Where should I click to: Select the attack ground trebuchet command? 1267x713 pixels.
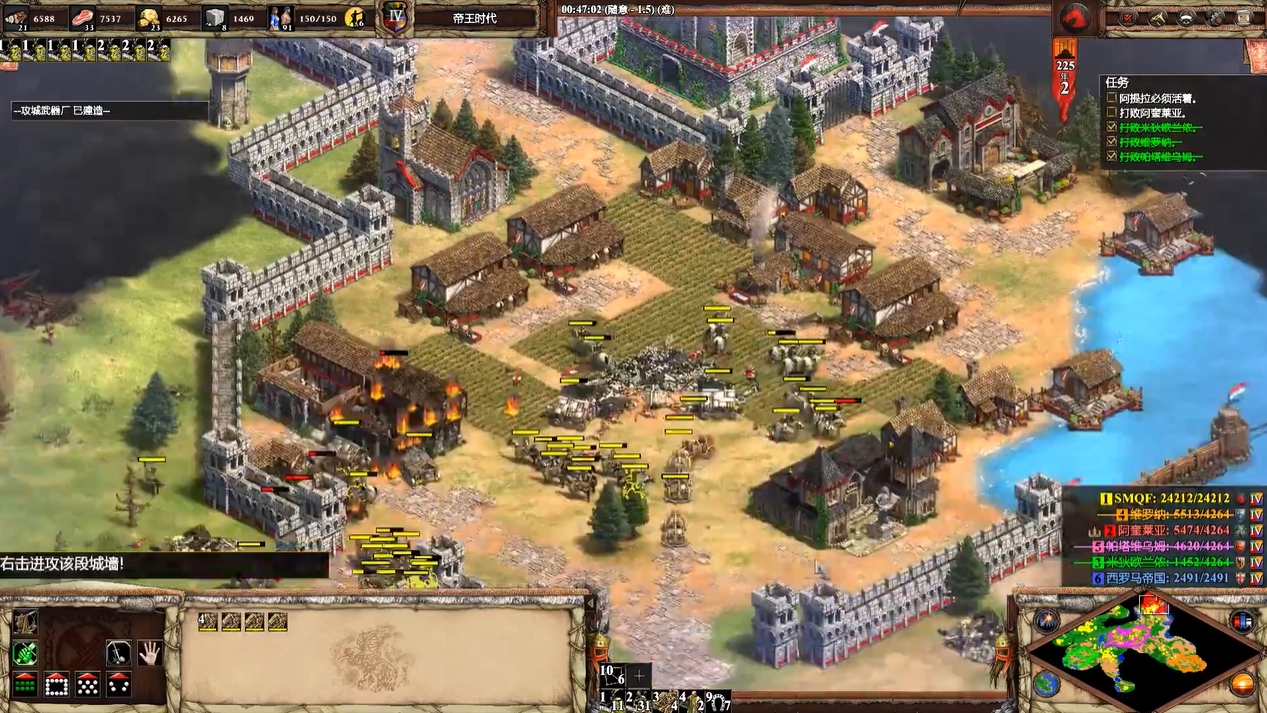pos(25,622)
